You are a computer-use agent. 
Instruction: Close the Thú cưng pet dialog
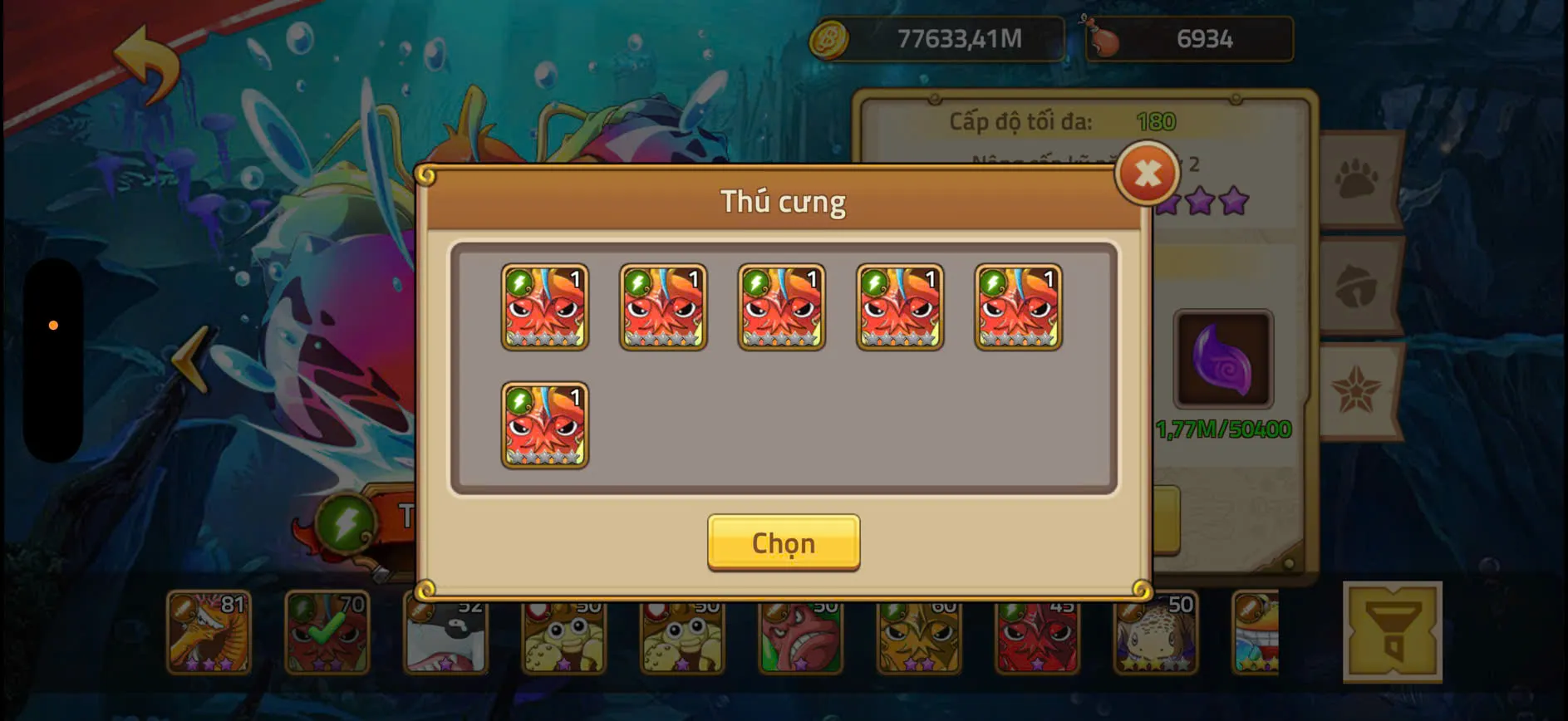[x=1147, y=173]
